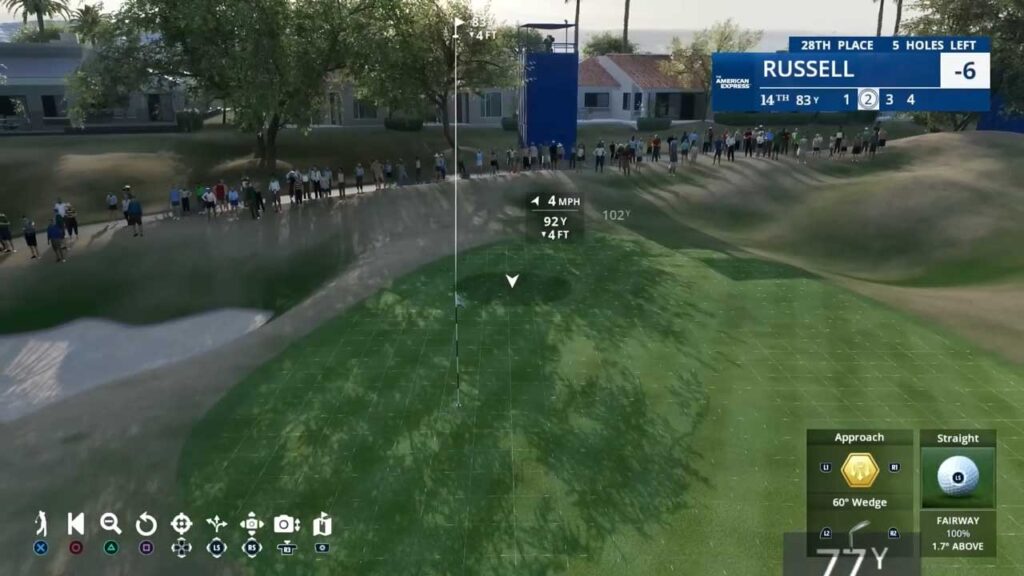Activate the circular reset arrow icon
The width and height of the screenshot is (1024, 576).
(146, 524)
